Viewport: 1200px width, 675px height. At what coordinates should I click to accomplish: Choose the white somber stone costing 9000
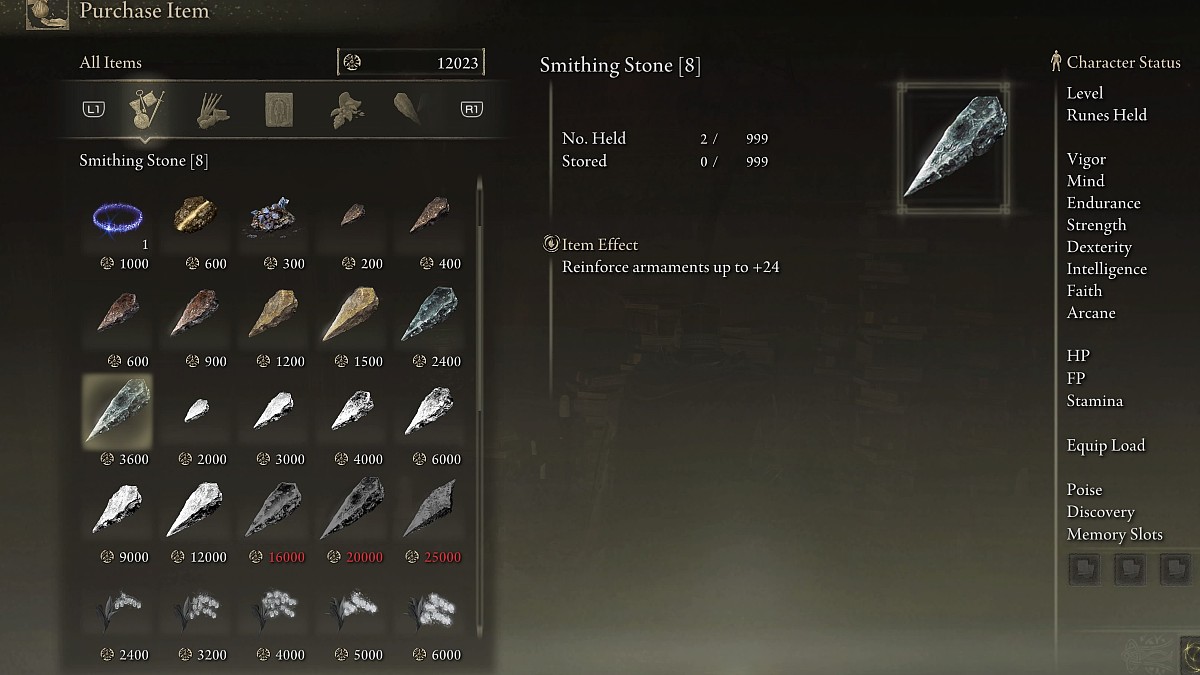coord(118,509)
